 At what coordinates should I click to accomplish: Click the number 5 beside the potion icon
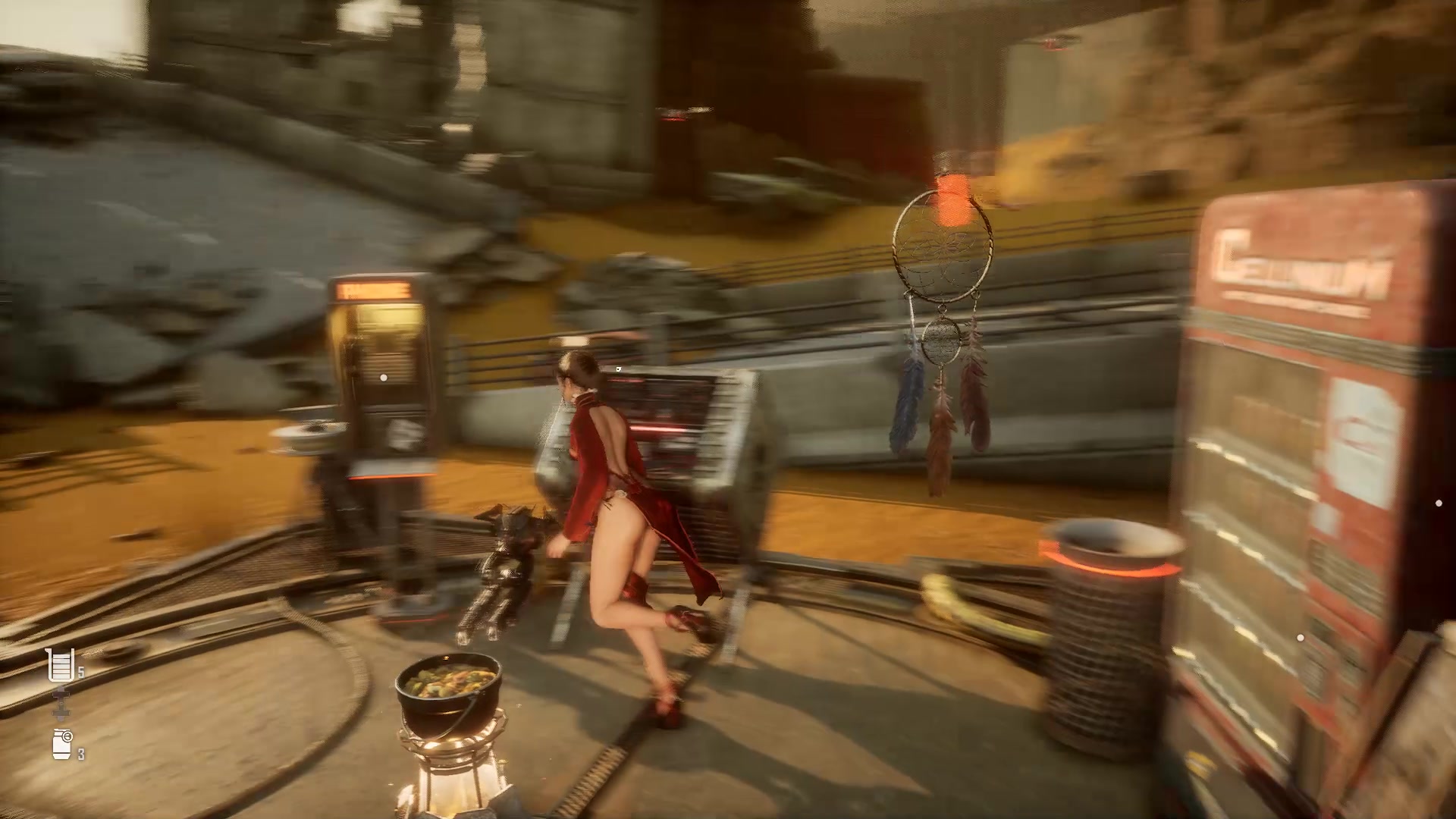coord(80,672)
